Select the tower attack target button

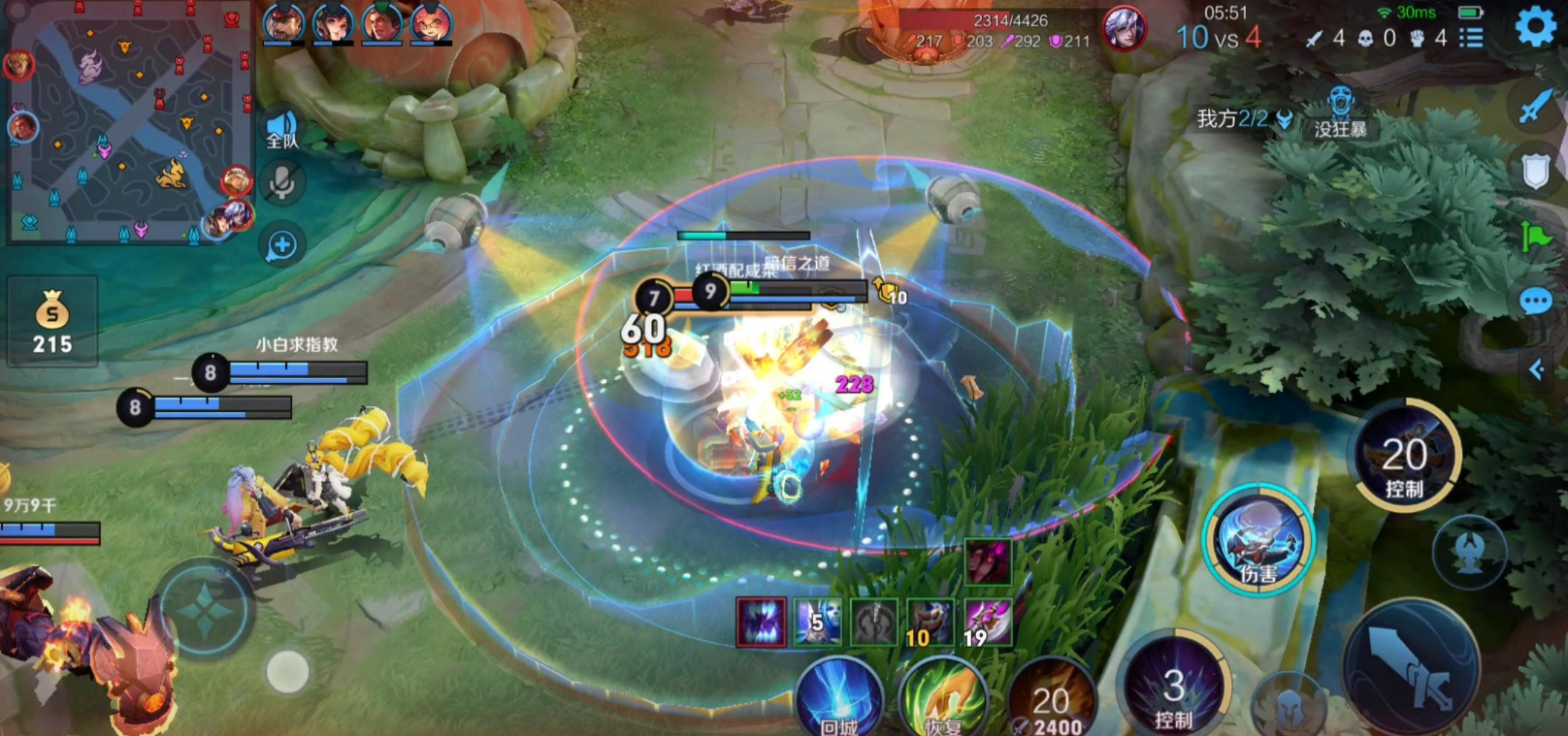1469,553
